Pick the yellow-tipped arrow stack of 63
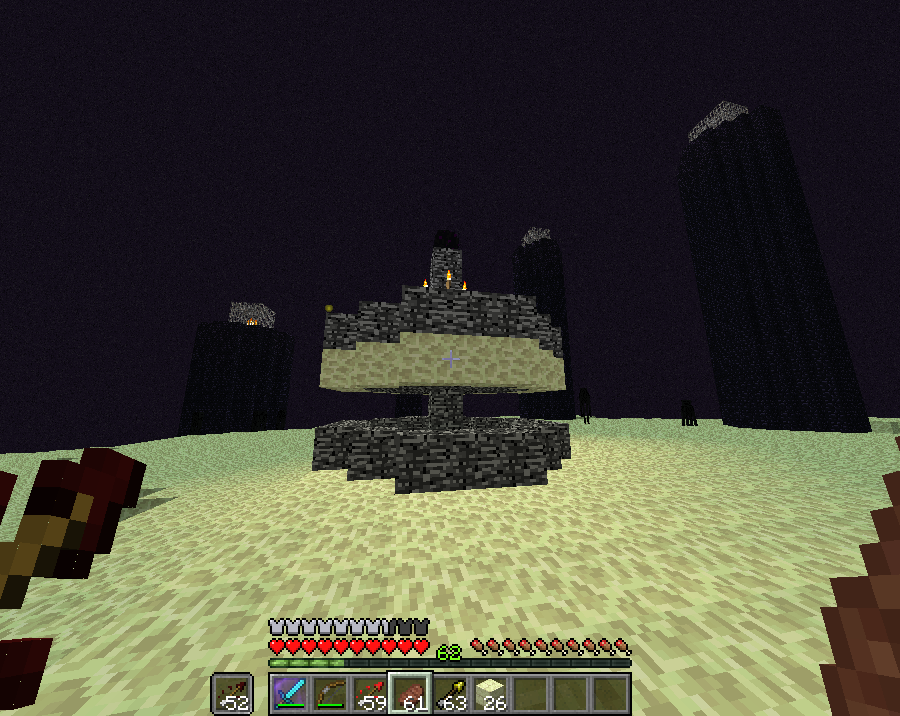This screenshot has height=716, width=900. coord(450,693)
